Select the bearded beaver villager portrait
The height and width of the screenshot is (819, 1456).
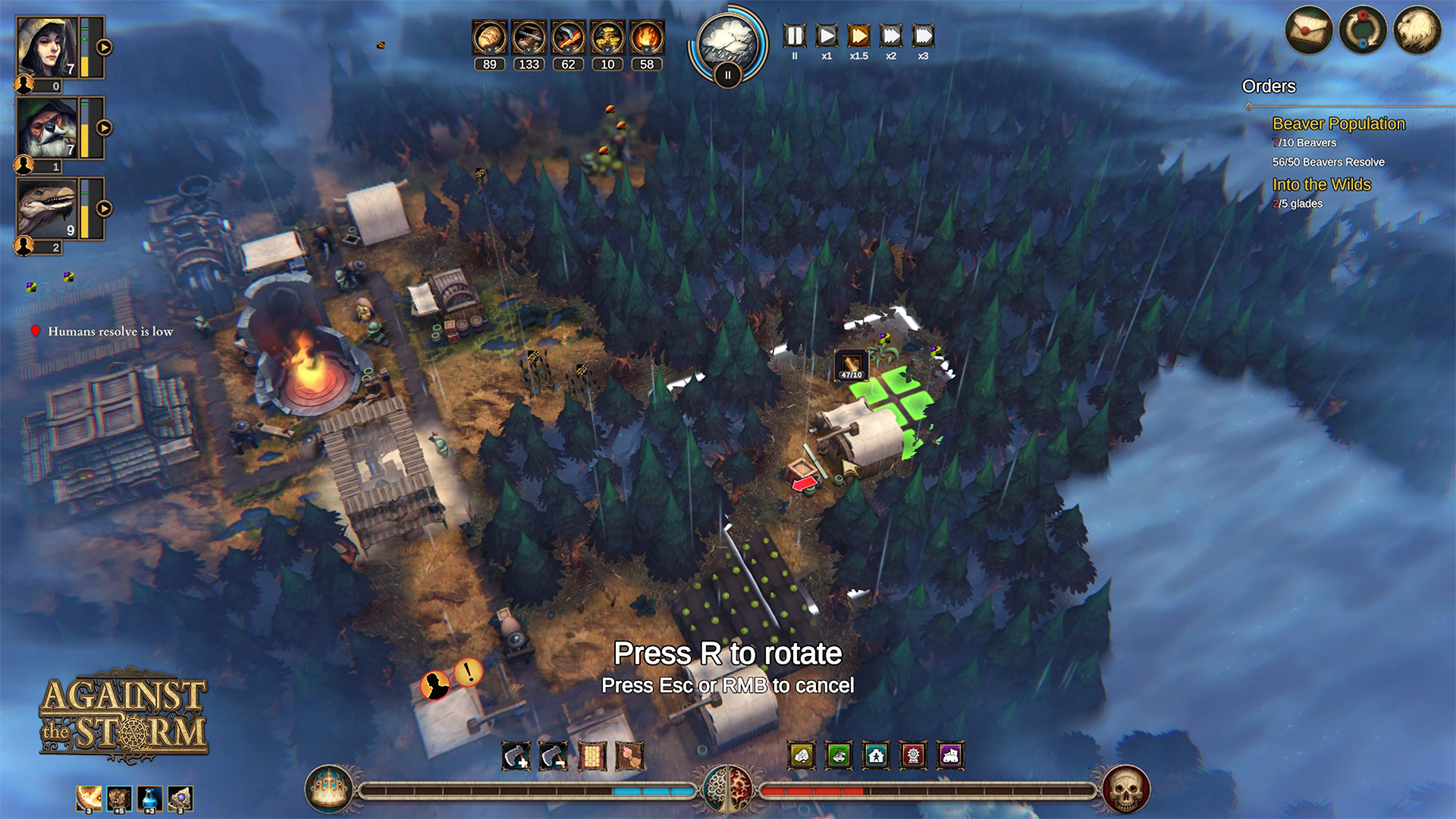[47, 127]
